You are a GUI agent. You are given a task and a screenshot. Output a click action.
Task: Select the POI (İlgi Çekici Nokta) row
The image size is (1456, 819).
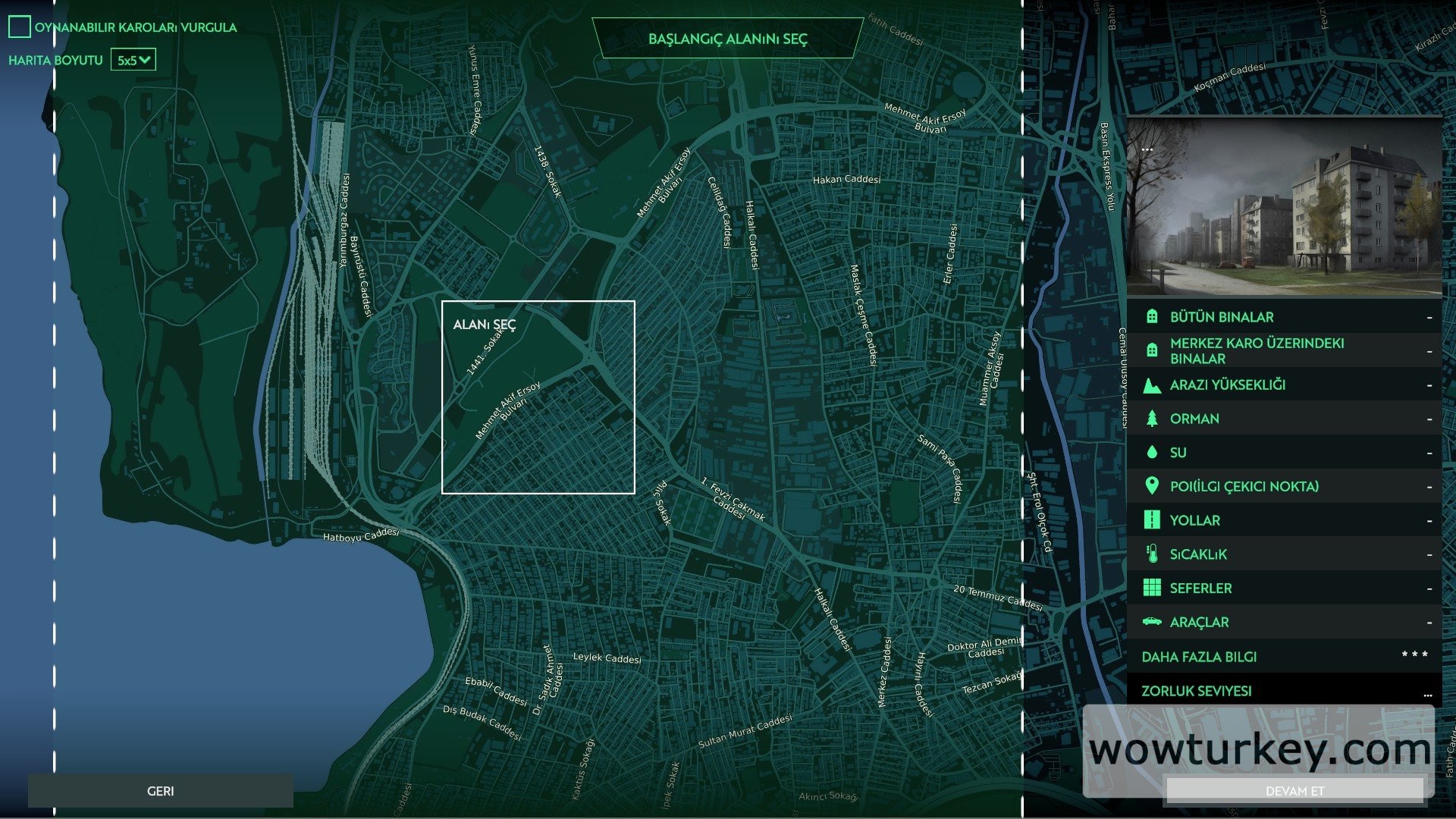coord(1284,486)
